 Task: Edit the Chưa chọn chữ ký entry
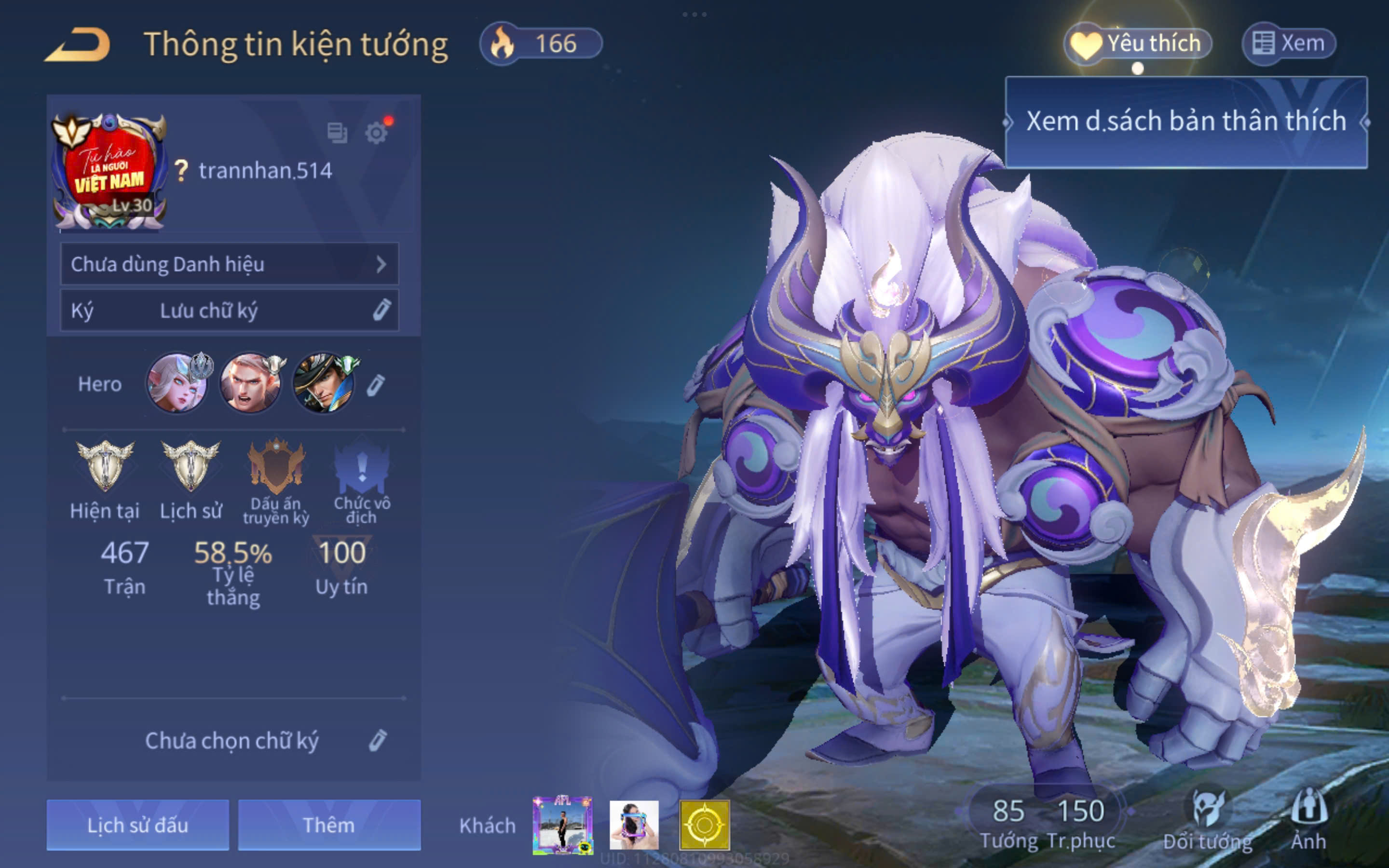[377, 741]
